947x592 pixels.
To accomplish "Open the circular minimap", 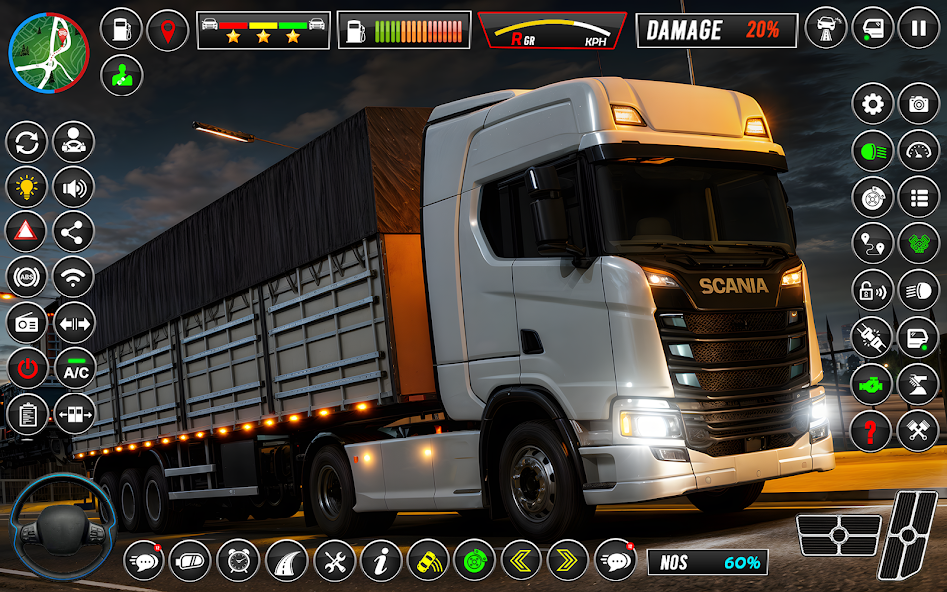I will click(48, 50).
